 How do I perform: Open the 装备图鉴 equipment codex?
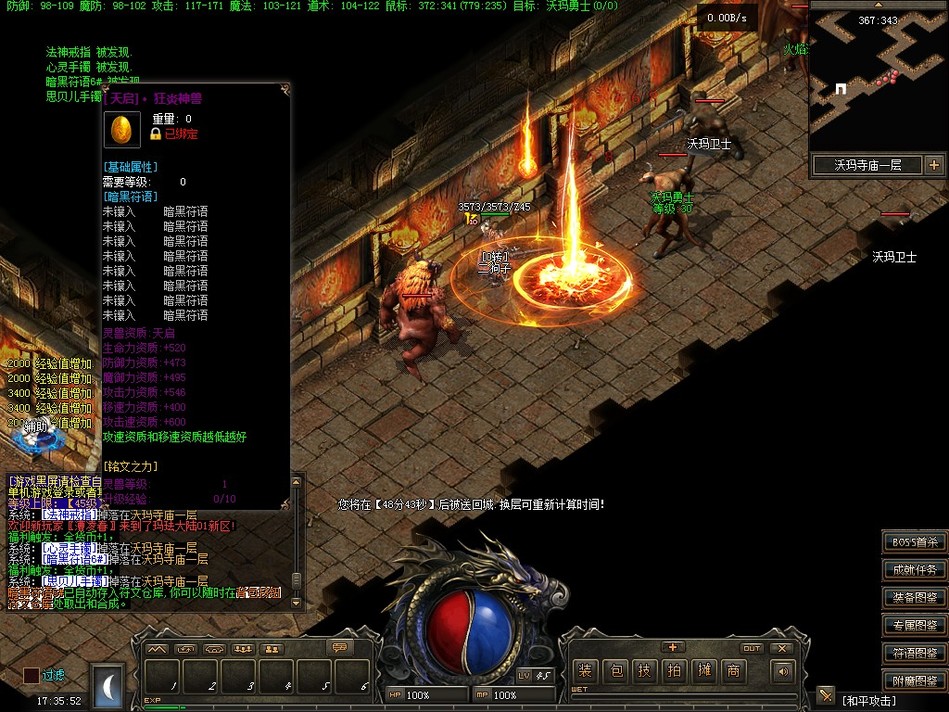[x=914, y=598]
